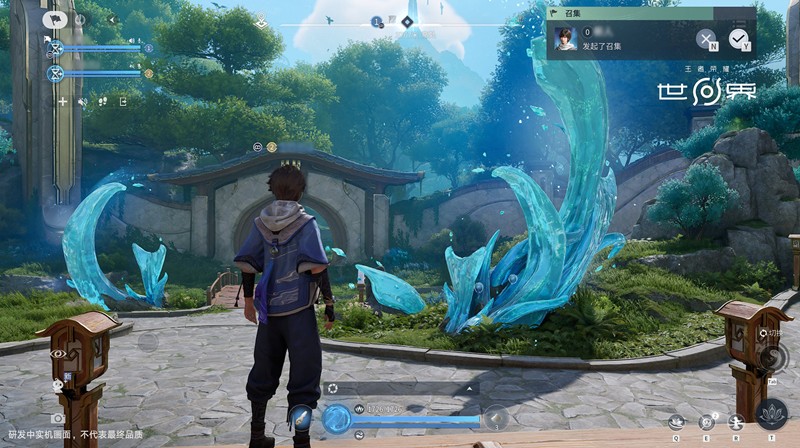
Task: Select the first party member icon
Action: coord(55,48)
